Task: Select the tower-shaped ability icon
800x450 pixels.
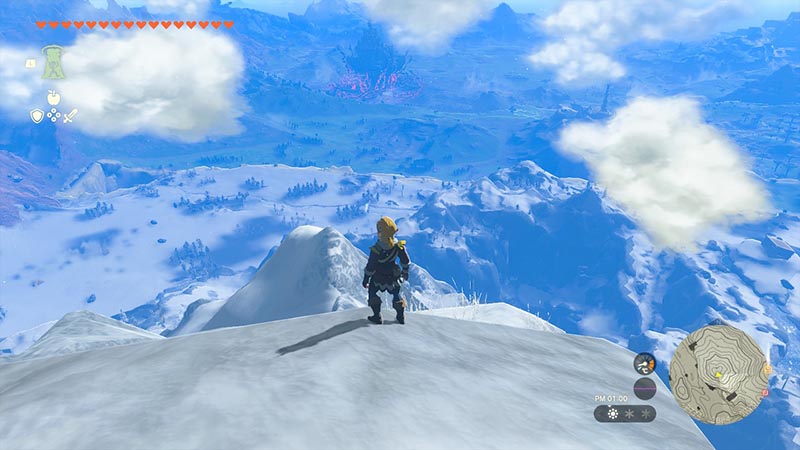Action: [x=50, y=64]
